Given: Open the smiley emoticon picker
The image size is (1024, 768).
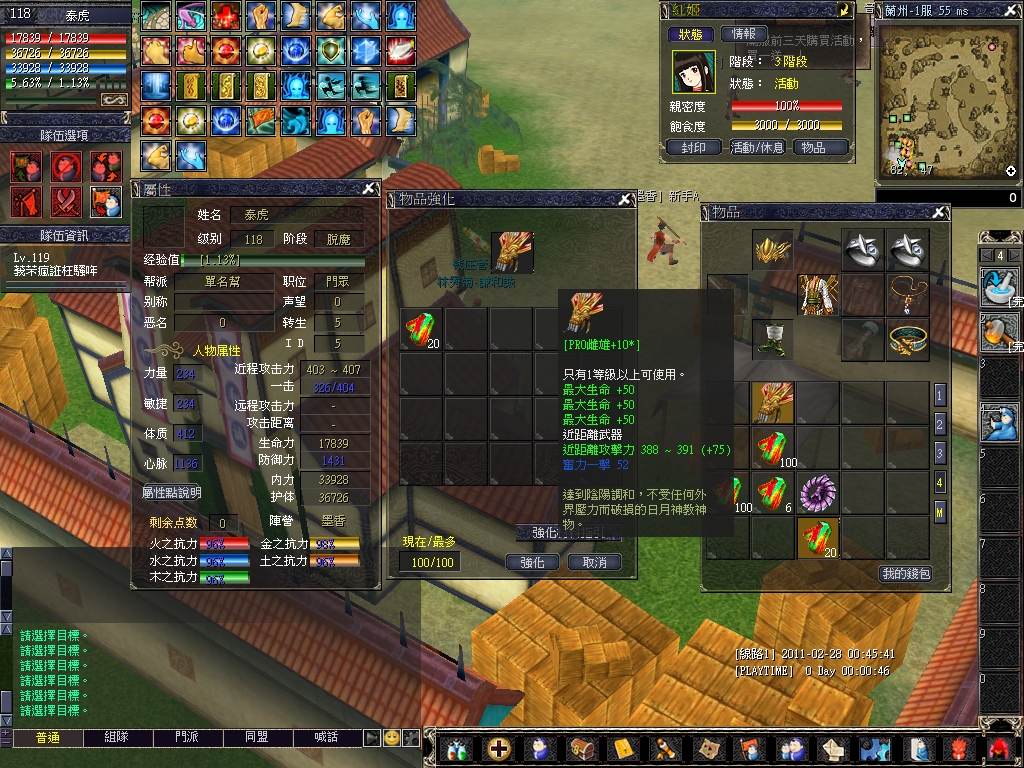Looking at the screenshot, I should tap(392, 737).
